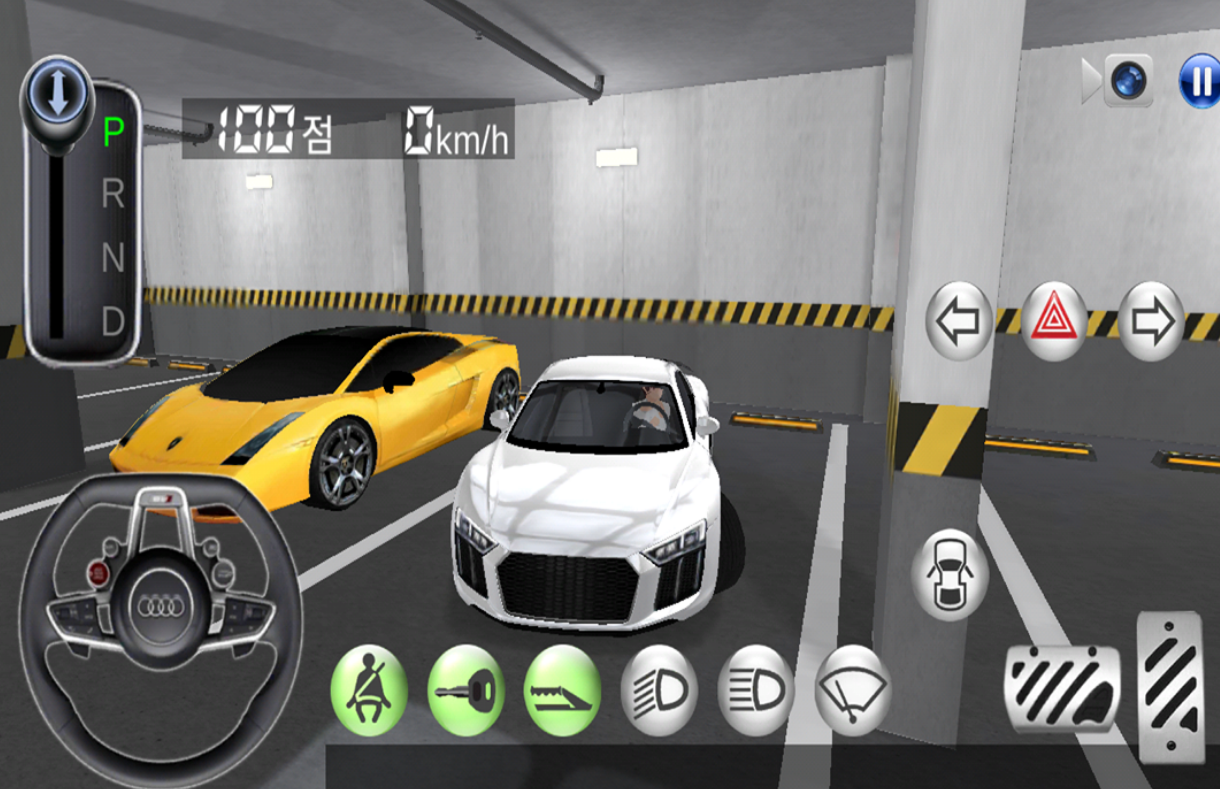The height and width of the screenshot is (789, 1220).
Task: Toggle the green handbrake button
Action: point(562,690)
